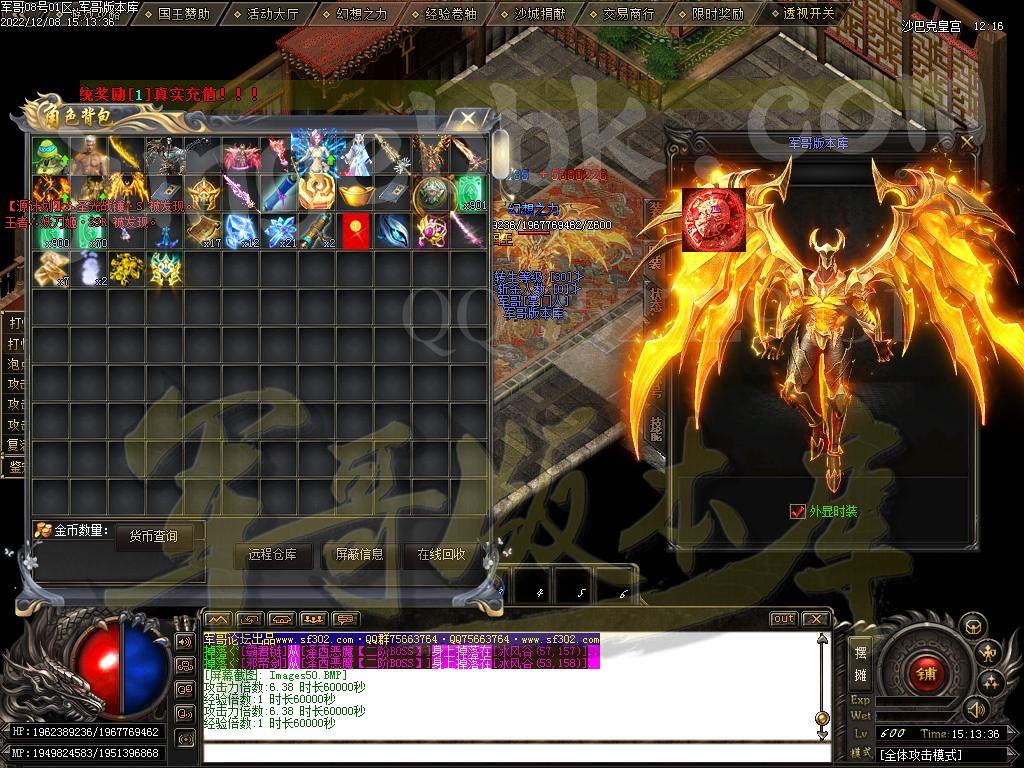Close the 角色背包 inventory window

point(468,118)
